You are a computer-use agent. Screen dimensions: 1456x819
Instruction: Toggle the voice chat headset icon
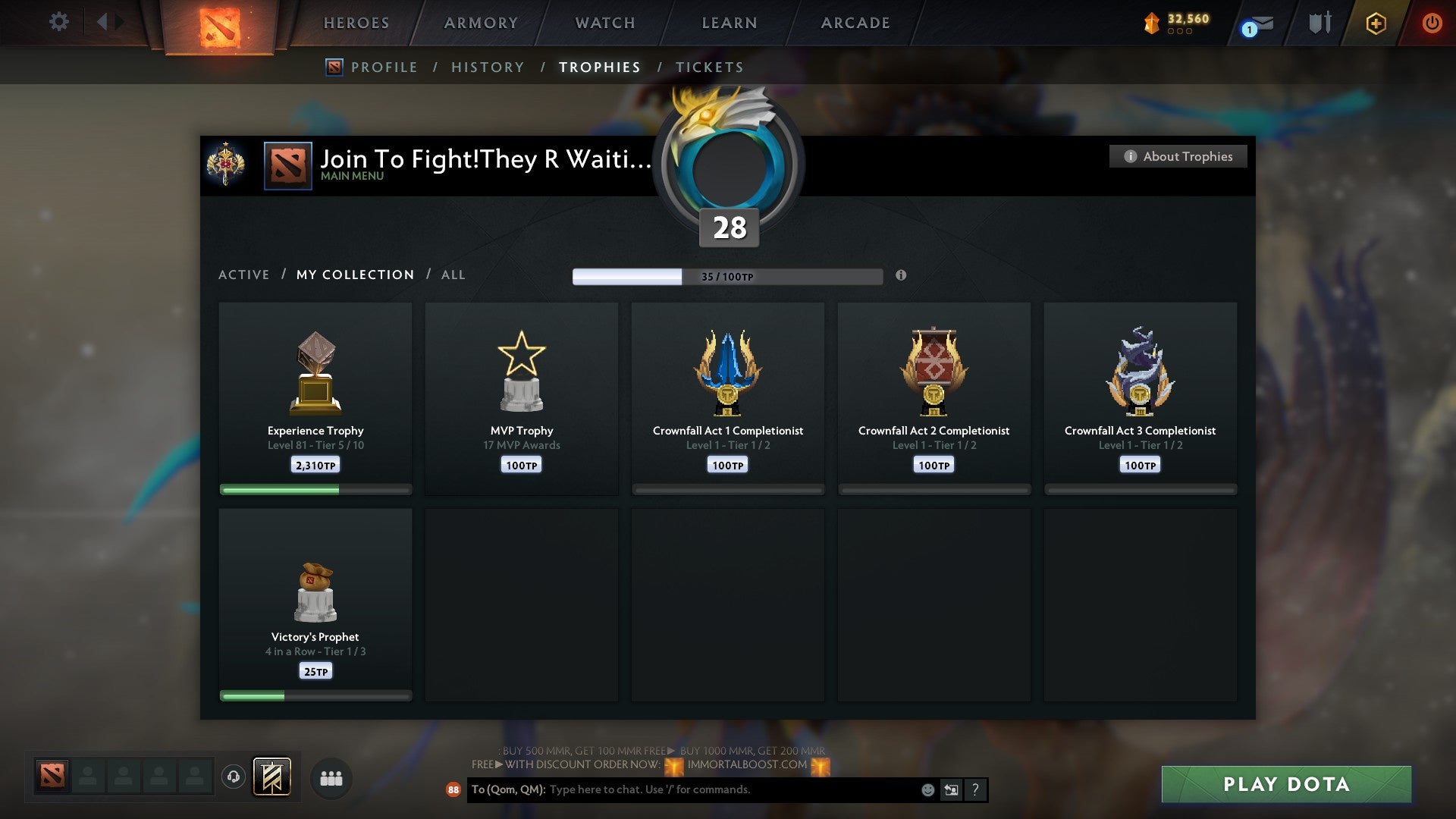[235, 777]
